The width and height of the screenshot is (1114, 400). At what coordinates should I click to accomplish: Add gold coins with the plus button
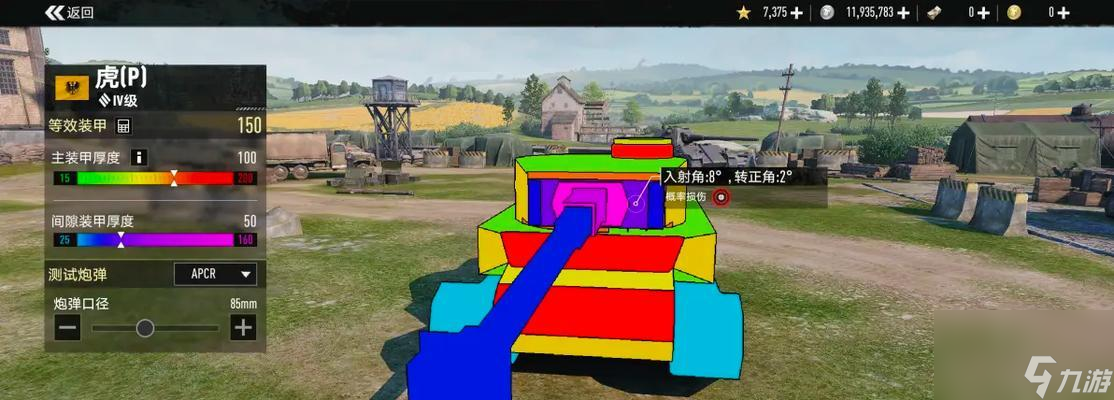pyautogui.click(x=1063, y=13)
